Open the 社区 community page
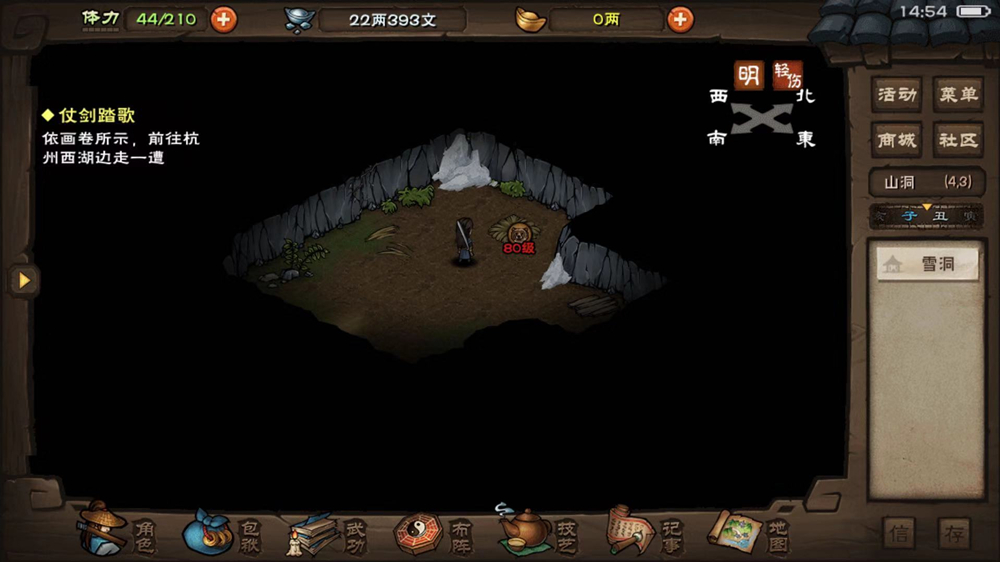The height and width of the screenshot is (562, 1000). tap(957, 139)
